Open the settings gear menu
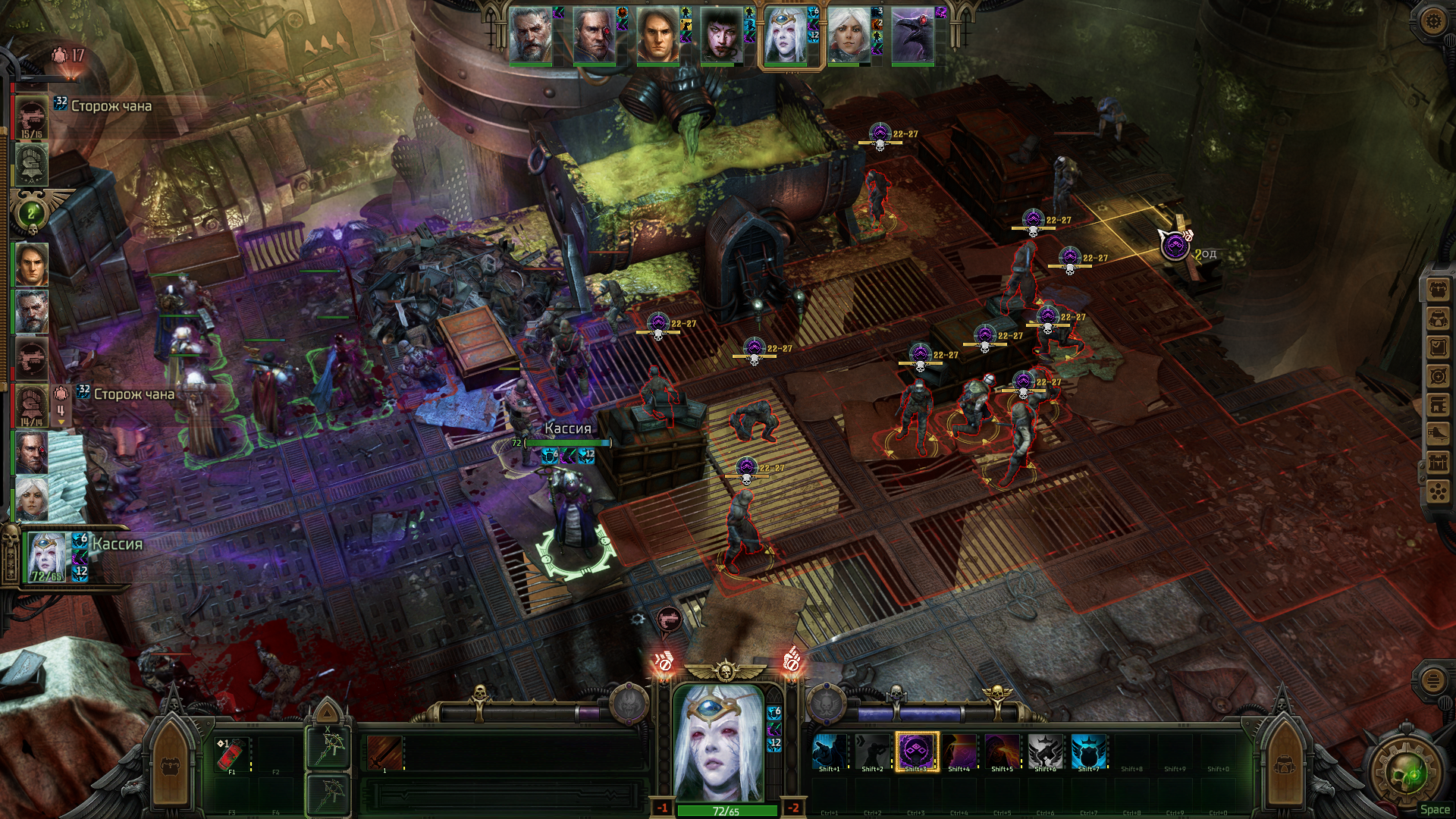 (1432, 20)
